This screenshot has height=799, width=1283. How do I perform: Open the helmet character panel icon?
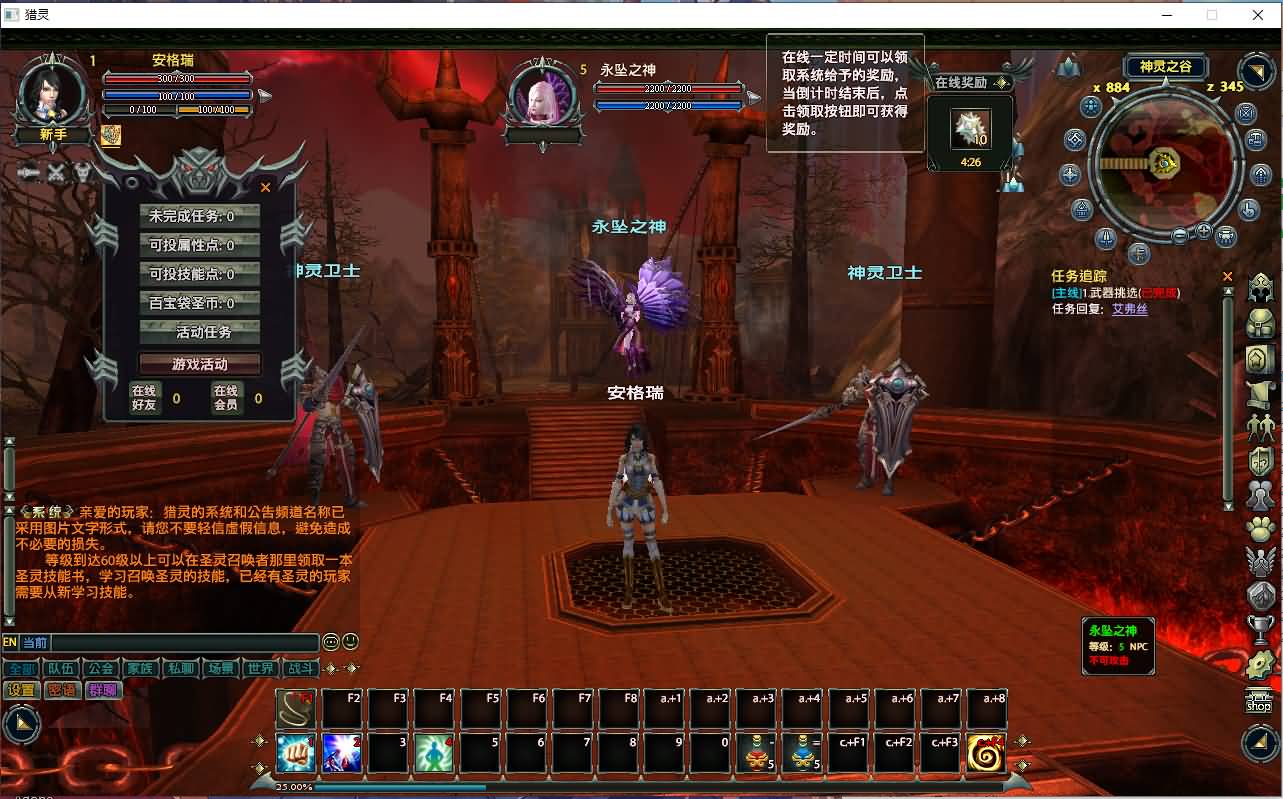point(1259,288)
